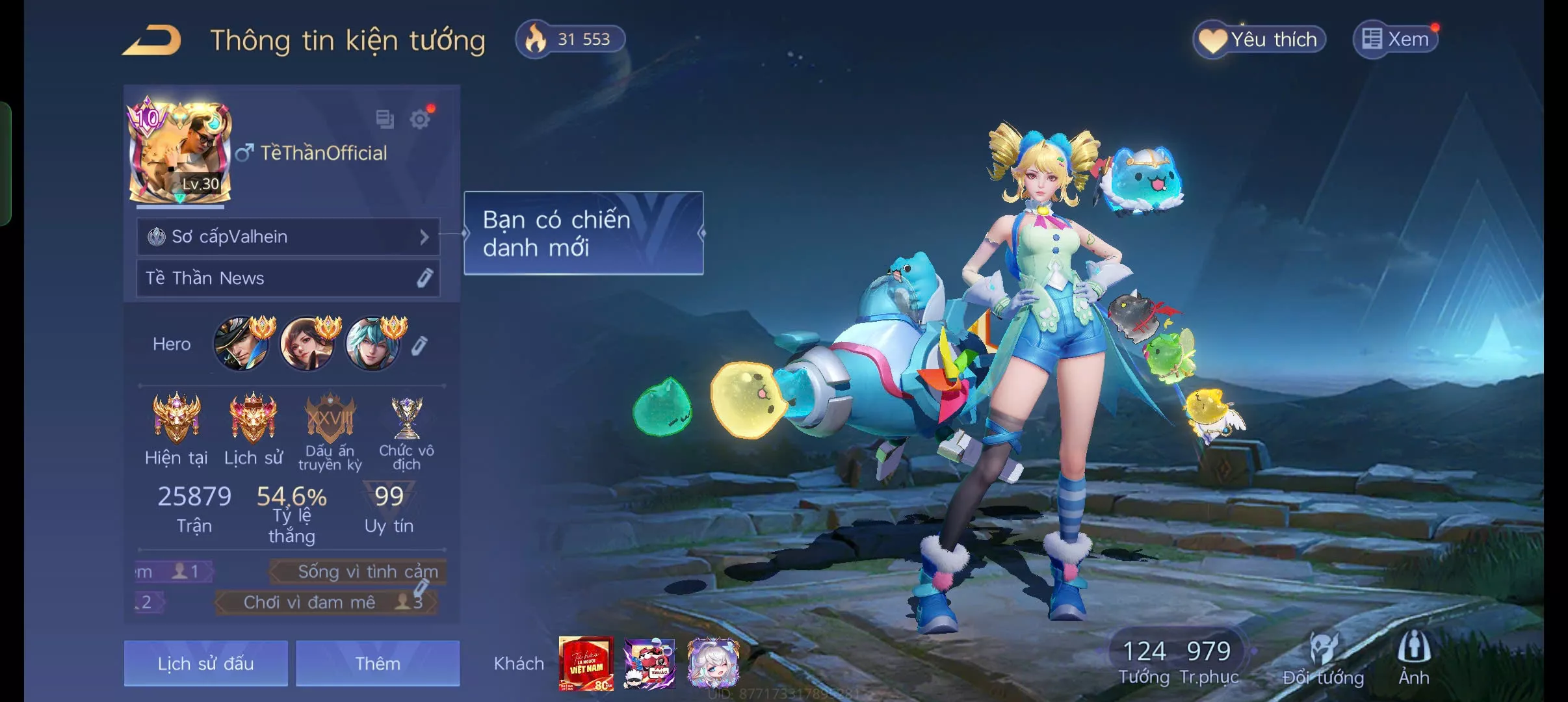Open the Lịch sử đấu match history
This screenshot has height=702, width=1568.
[x=205, y=663]
